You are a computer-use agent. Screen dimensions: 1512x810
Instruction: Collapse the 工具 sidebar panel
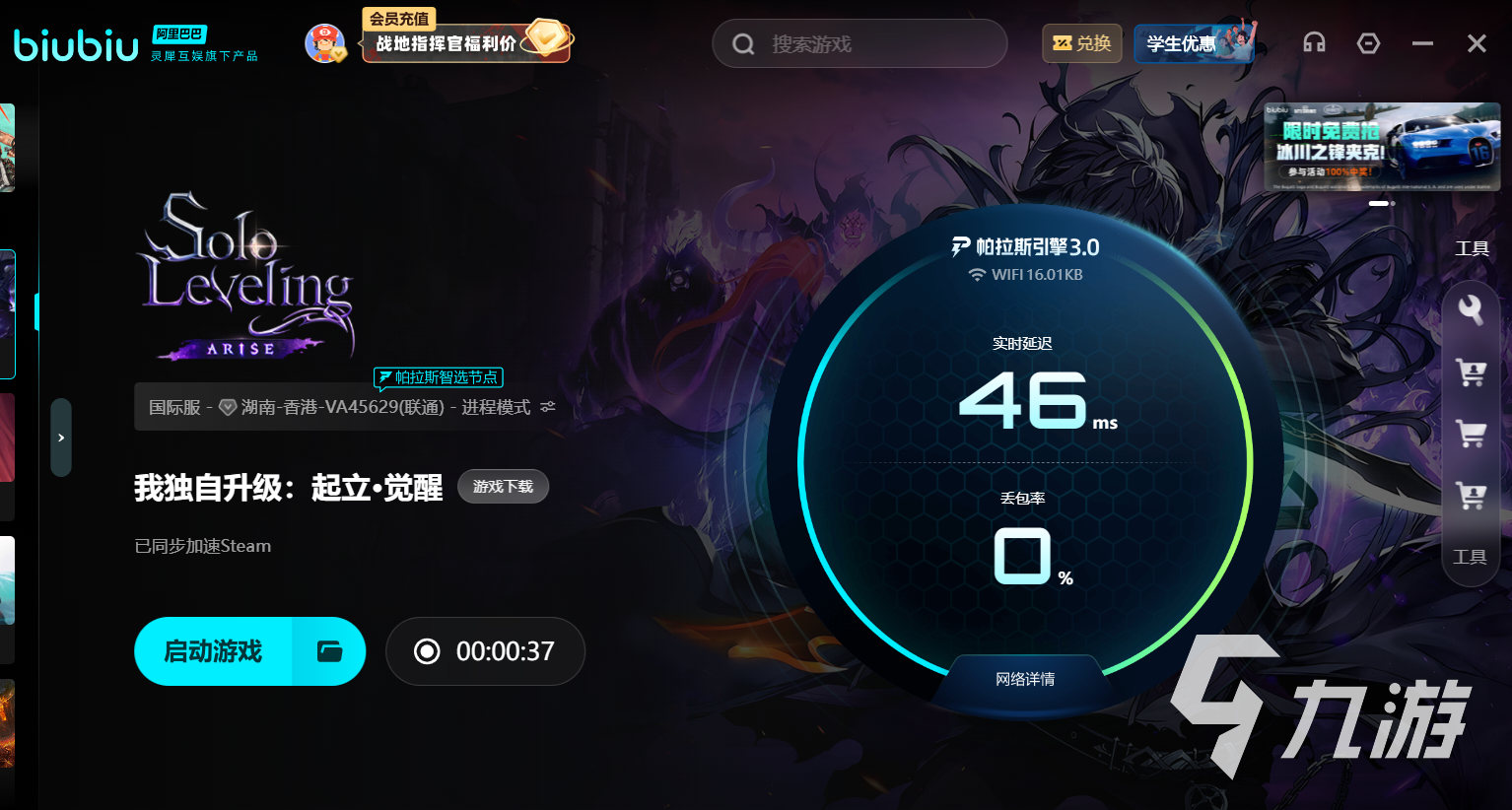pos(1472,556)
